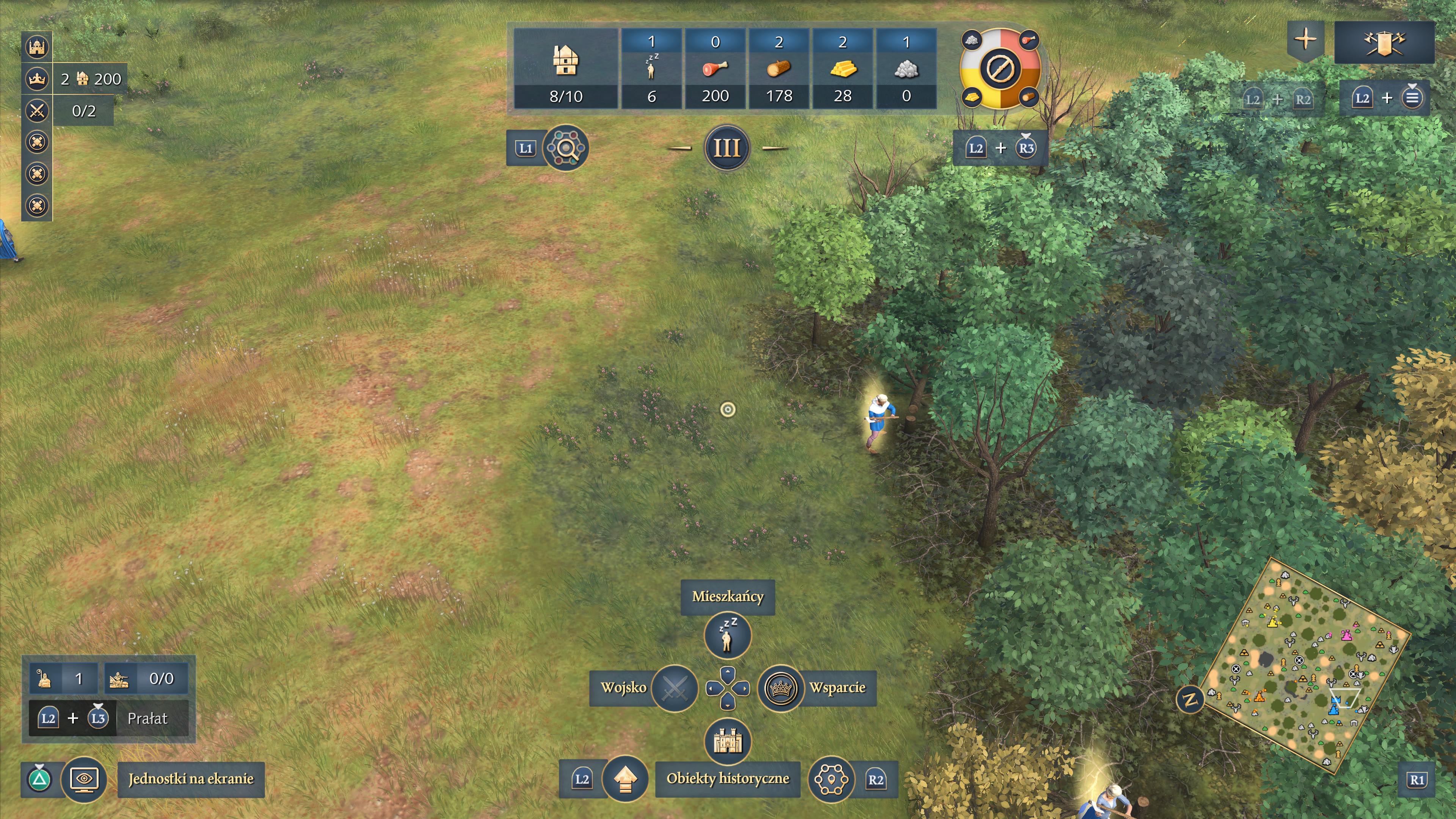Select the food resource panel
This screenshot has height=819, width=1456.
coord(715,68)
